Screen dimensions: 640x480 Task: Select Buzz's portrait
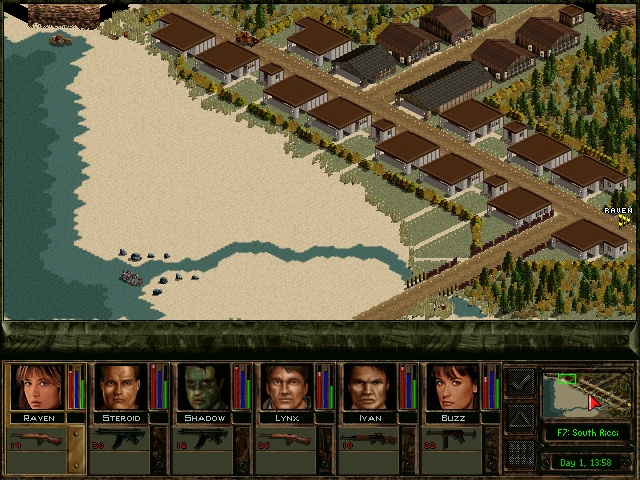point(452,387)
